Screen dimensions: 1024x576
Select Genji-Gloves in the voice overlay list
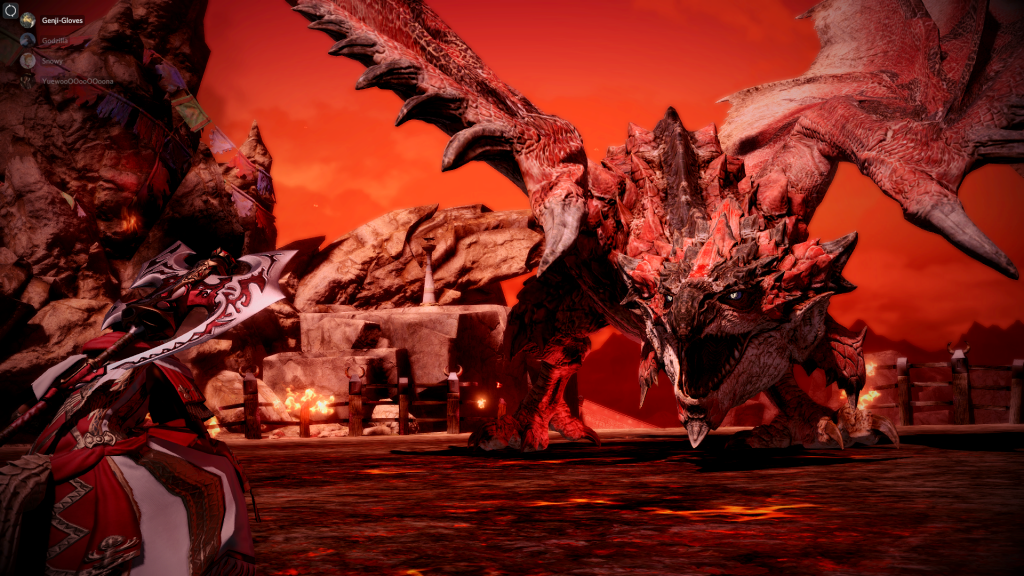[x=60, y=20]
